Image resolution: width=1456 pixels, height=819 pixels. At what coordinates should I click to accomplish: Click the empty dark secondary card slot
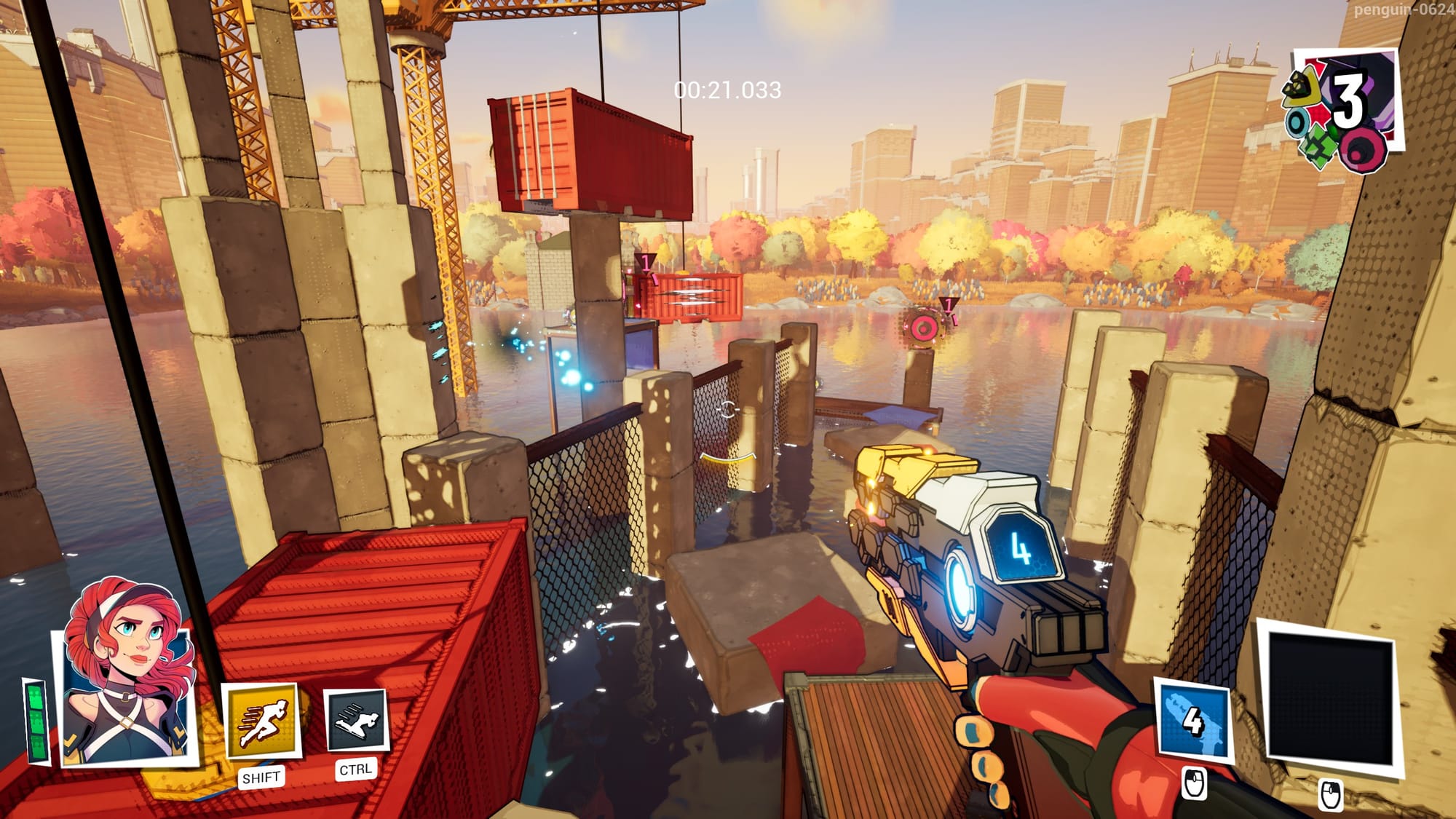point(1330,698)
